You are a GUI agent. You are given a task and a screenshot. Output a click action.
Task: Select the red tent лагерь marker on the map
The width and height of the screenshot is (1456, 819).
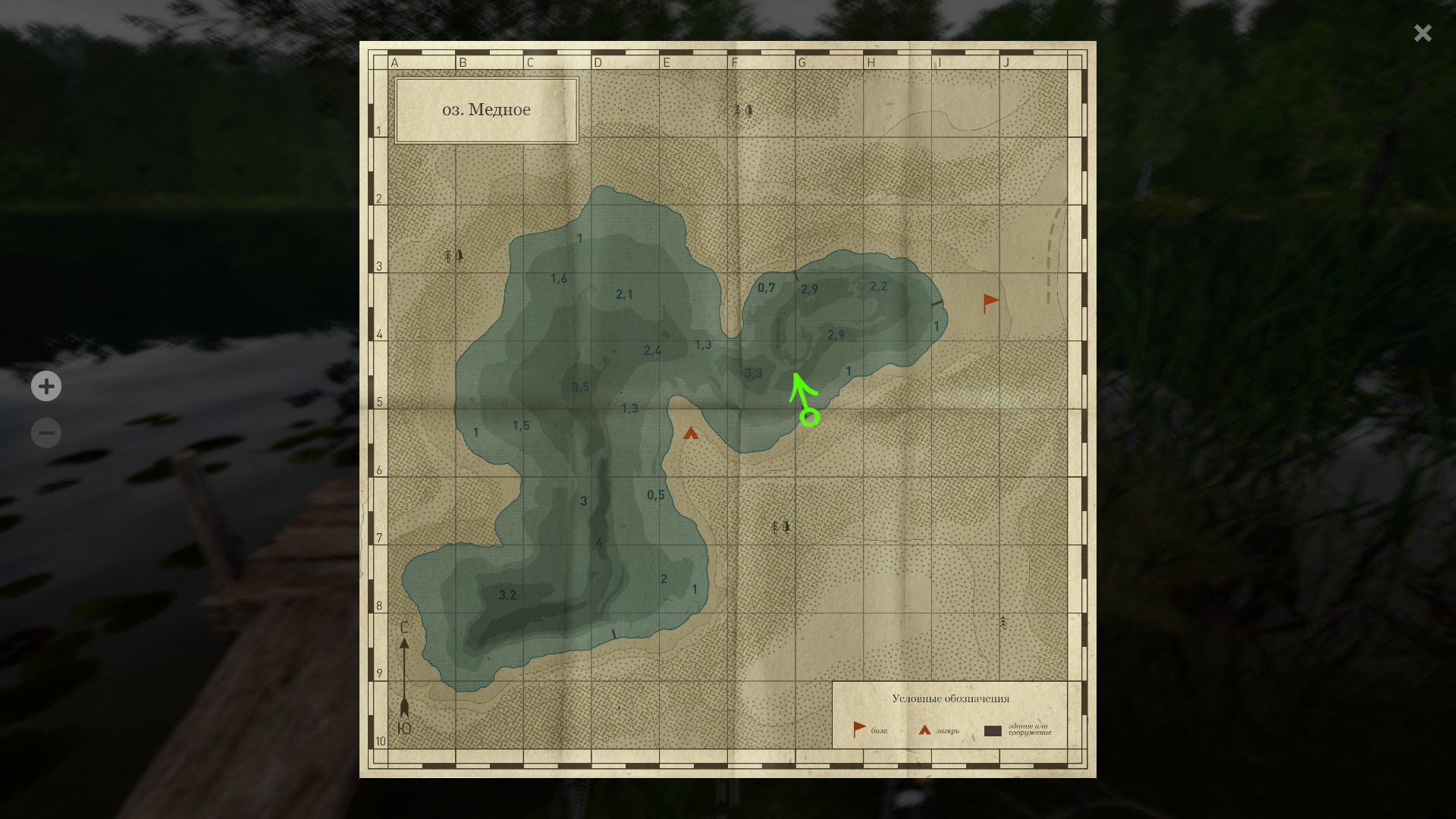click(x=691, y=435)
